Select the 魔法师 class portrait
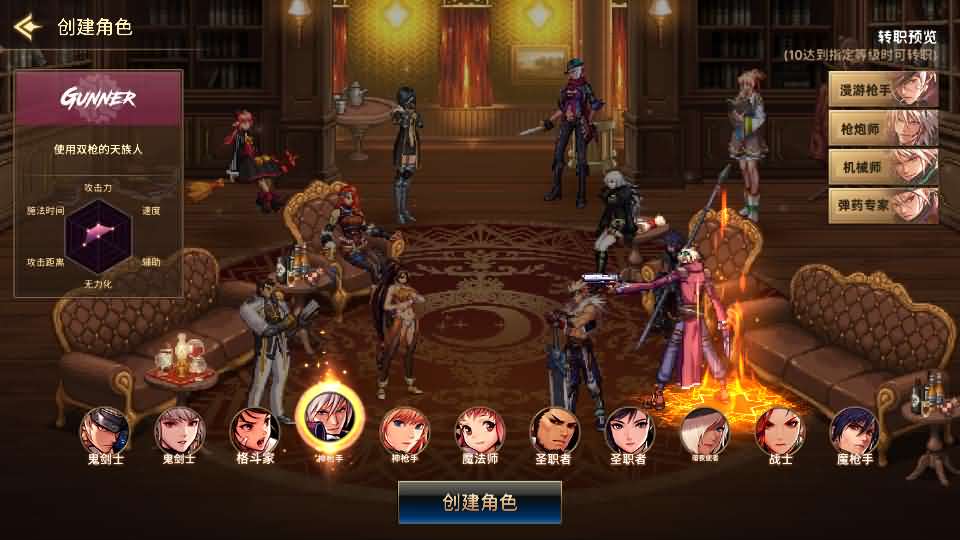This screenshot has width=960, height=540. point(480,431)
